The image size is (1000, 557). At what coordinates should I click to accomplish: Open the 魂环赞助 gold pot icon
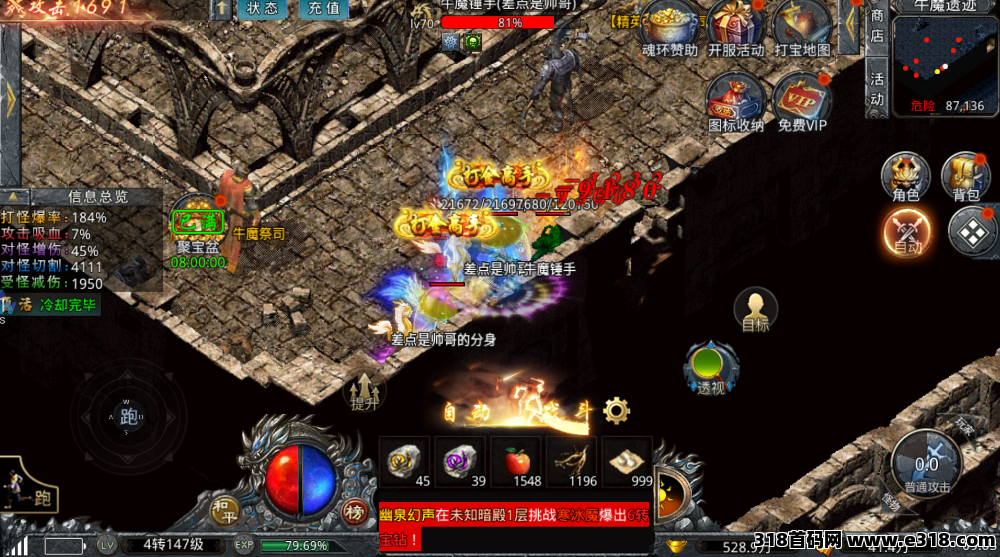(670, 26)
